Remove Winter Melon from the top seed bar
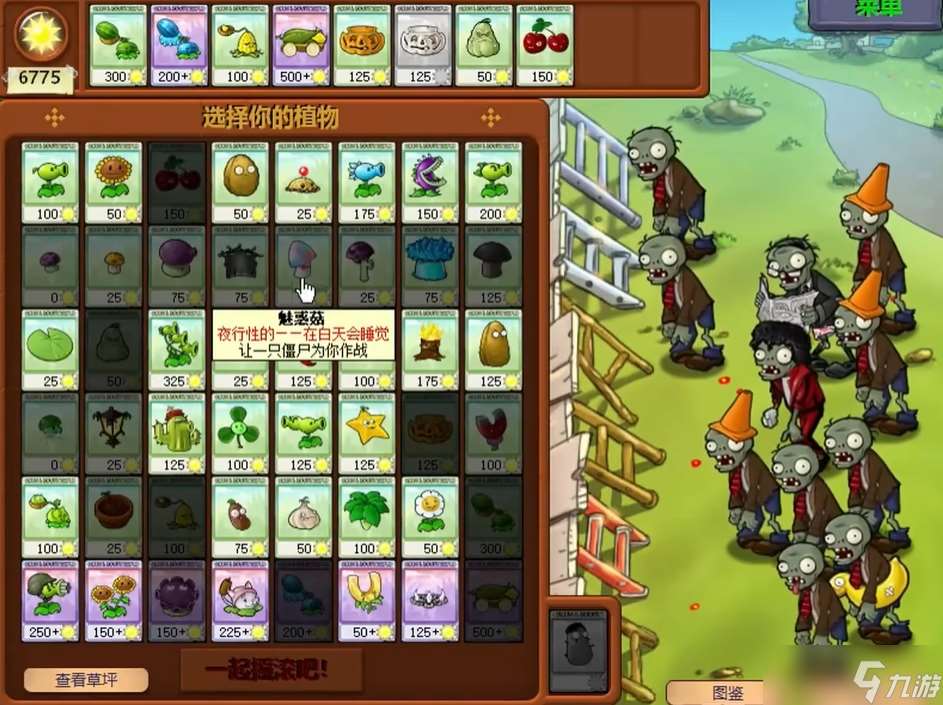The height and width of the screenshot is (705, 943). coord(179,46)
